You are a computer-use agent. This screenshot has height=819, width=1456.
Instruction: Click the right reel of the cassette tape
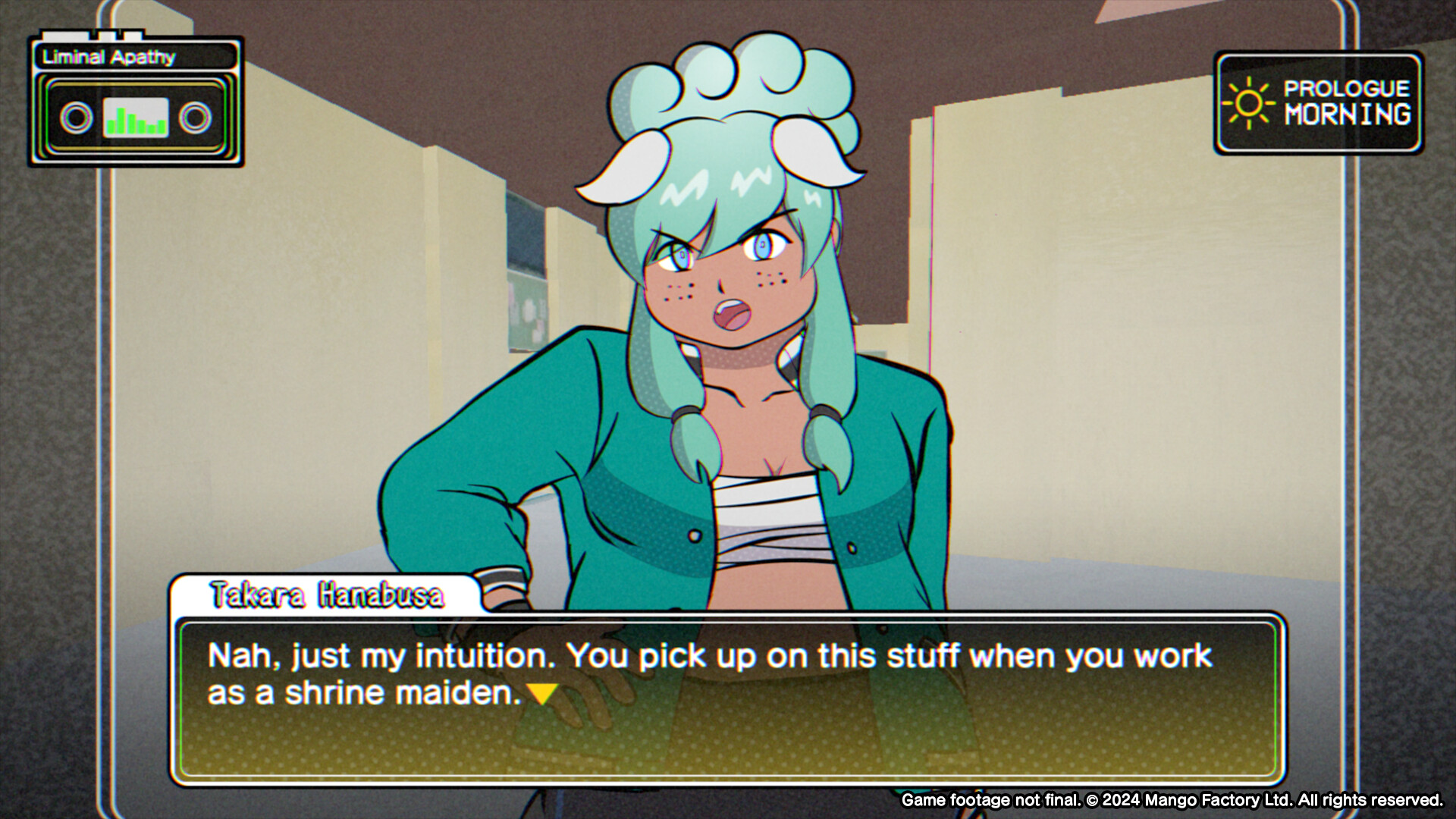[197, 117]
